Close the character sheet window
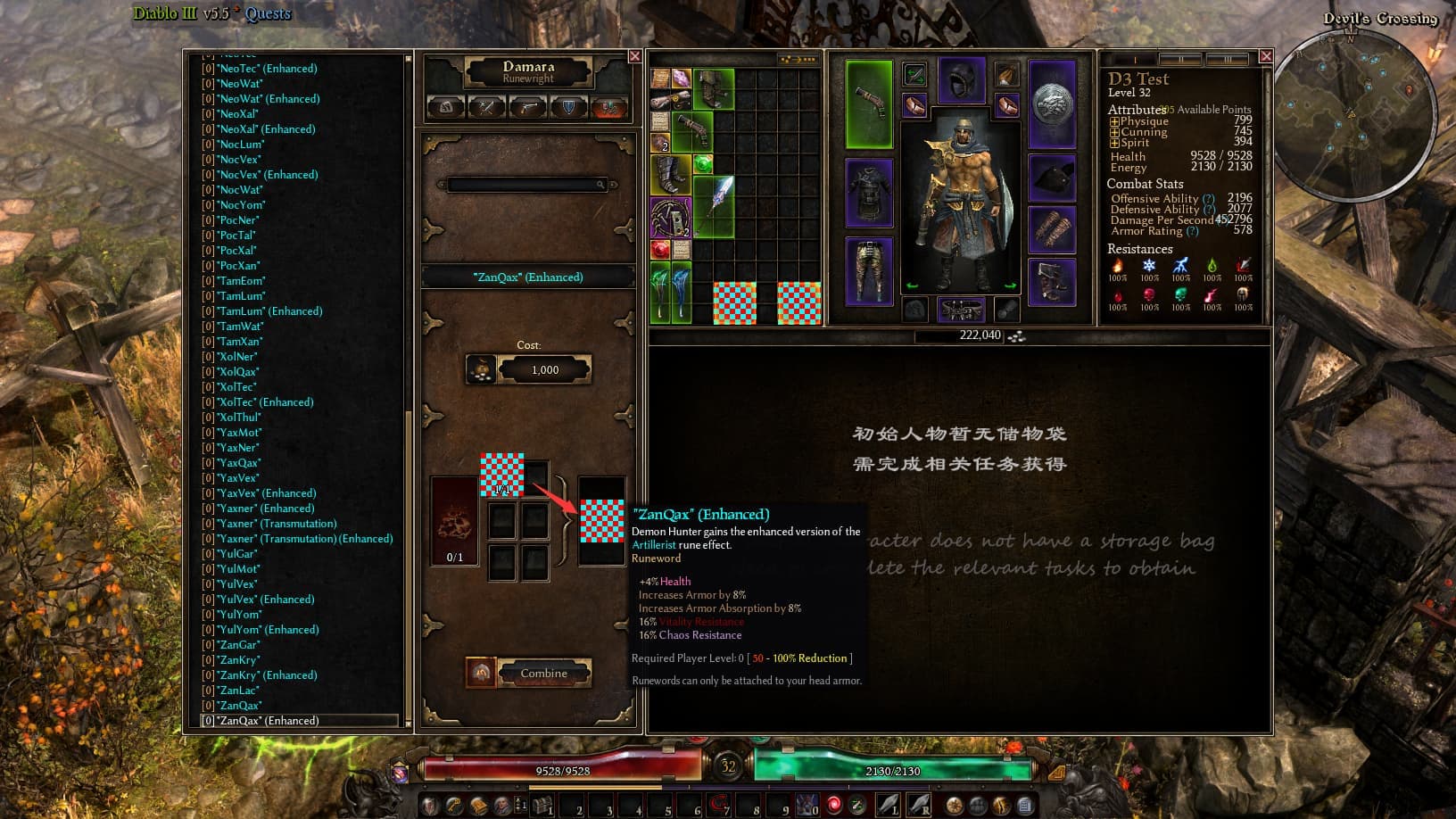Image resolution: width=1456 pixels, height=819 pixels. [1266, 56]
